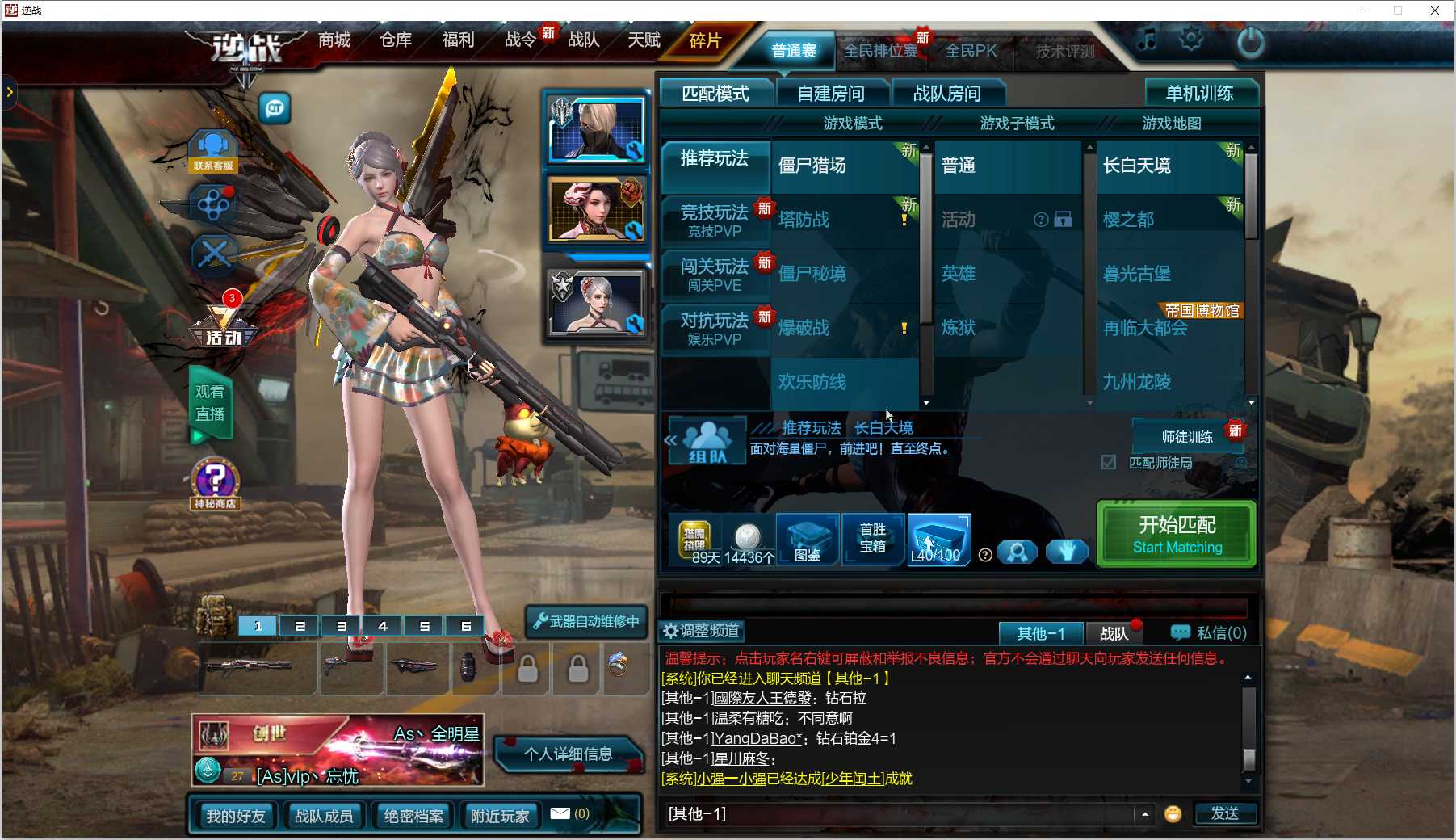Click the magnifier icon near Start Matching
The height and width of the screenshot is (840, 1456).
click(1018, 552)
